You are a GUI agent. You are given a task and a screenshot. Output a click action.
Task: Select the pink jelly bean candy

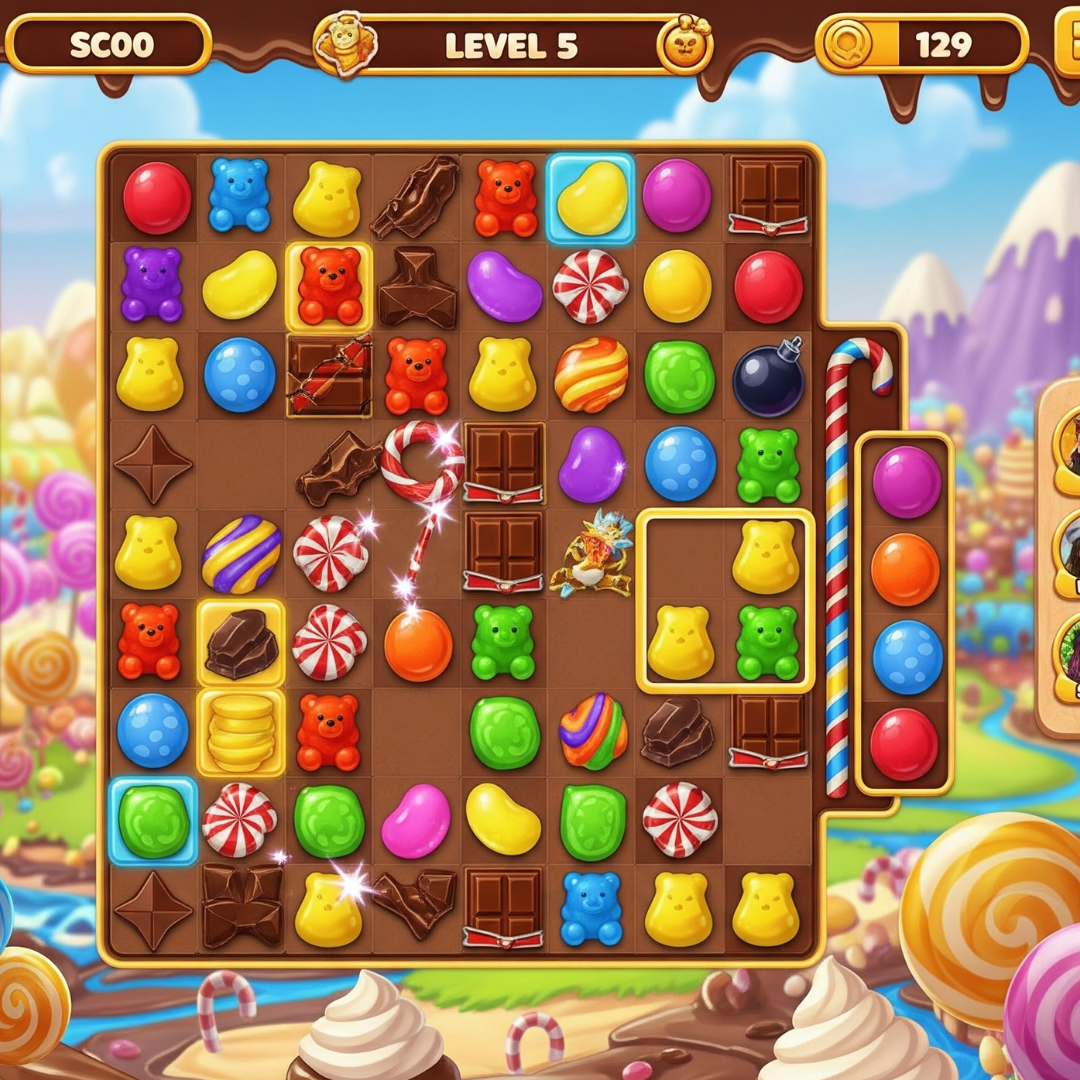[416, 820]
